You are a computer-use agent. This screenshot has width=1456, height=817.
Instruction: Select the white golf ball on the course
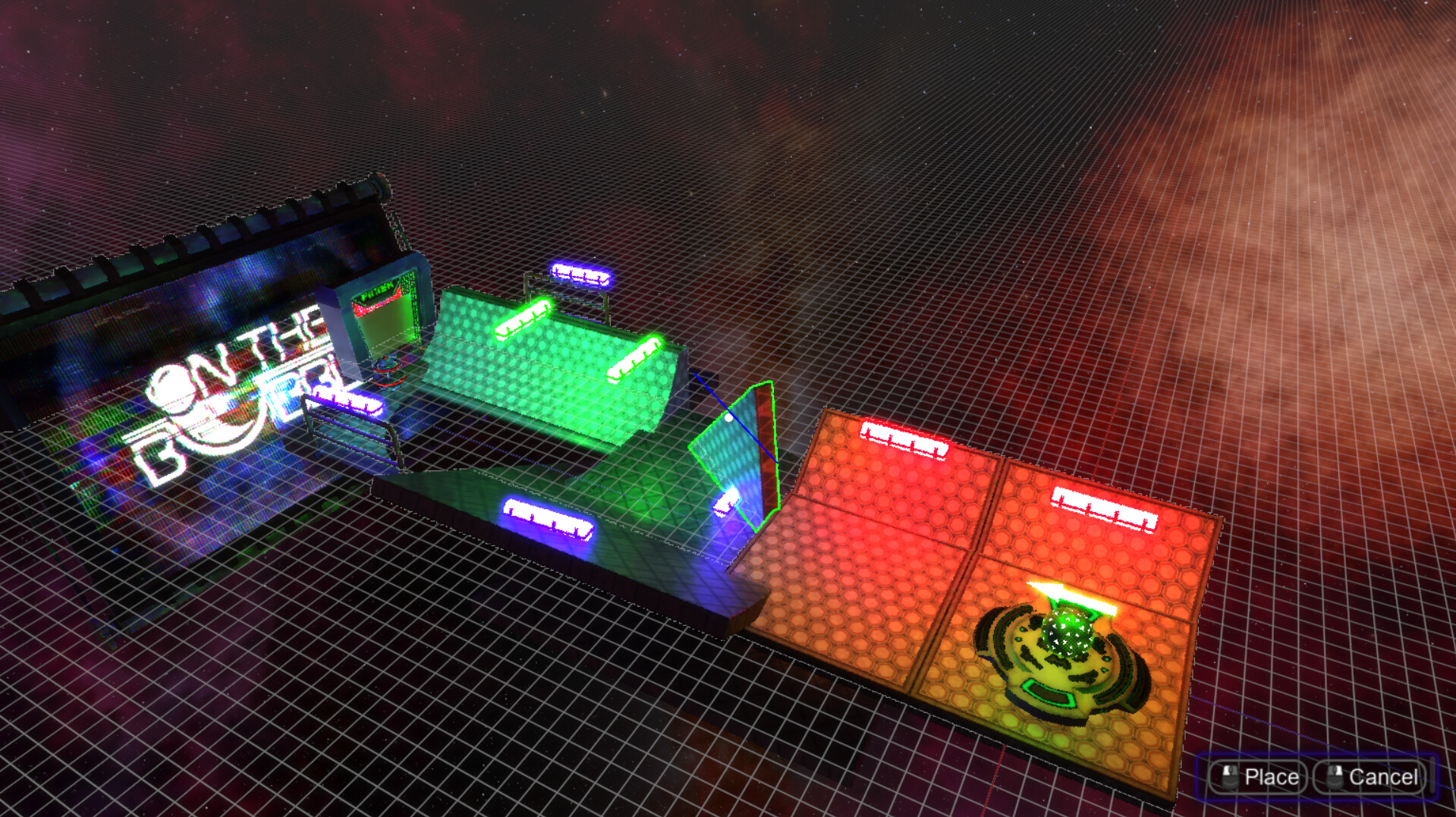coord(728,418)
